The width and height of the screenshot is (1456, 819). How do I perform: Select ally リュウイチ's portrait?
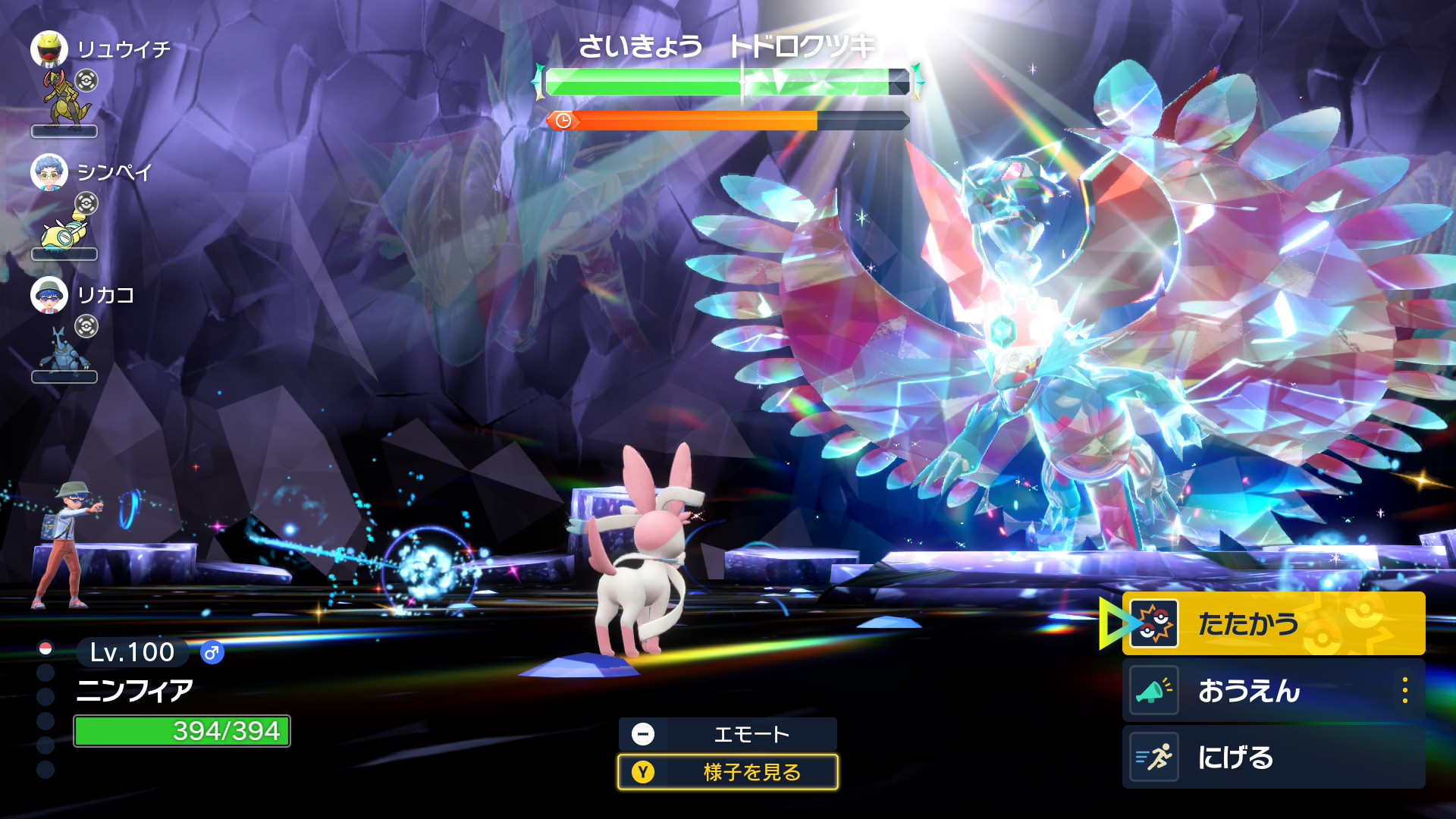click(x=49, y=49)
